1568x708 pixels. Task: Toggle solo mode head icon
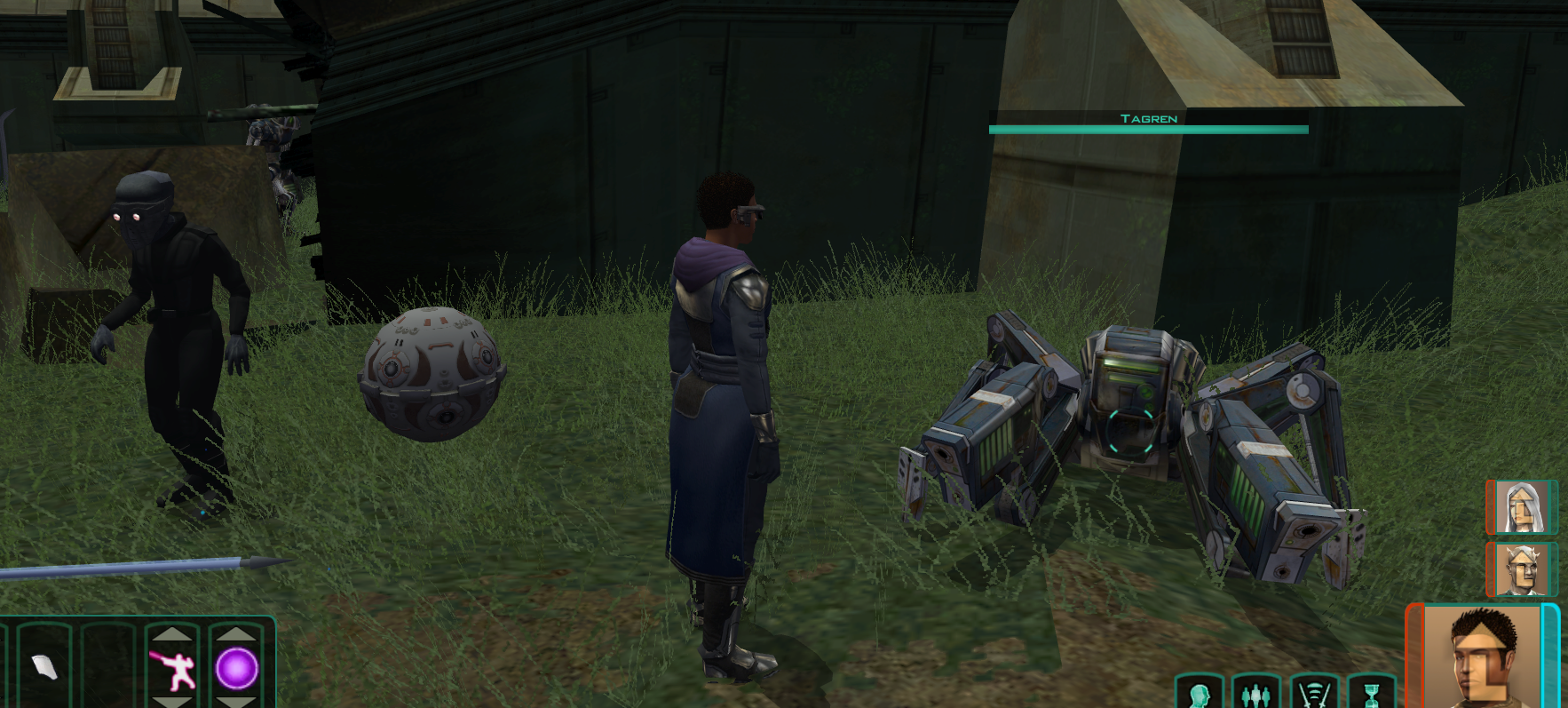point(1199,694)
